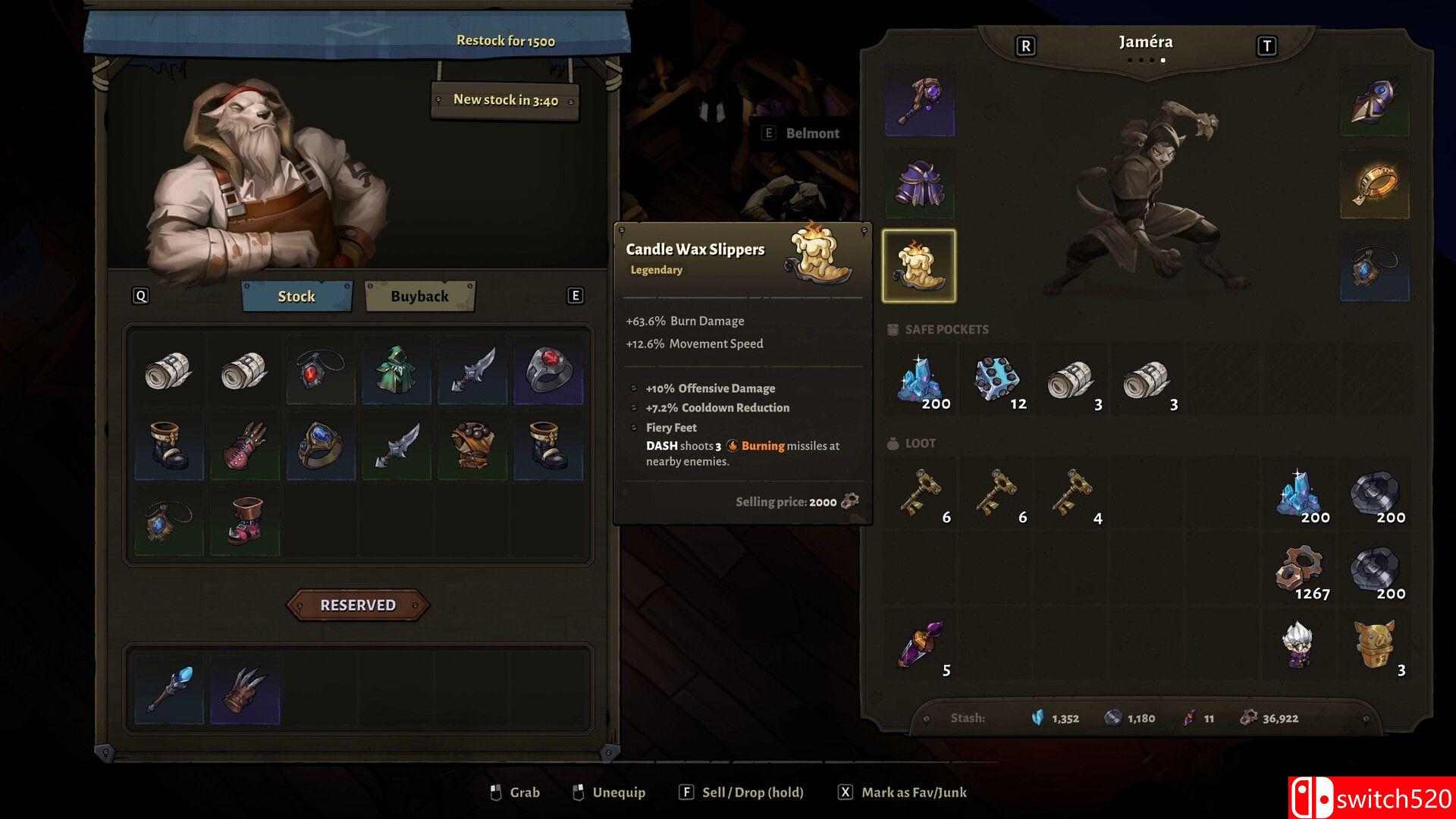The width and height of the screenshot is (1456, 819).
Task: Select the green hooded cloak in stock
Action: pos(397,370)
